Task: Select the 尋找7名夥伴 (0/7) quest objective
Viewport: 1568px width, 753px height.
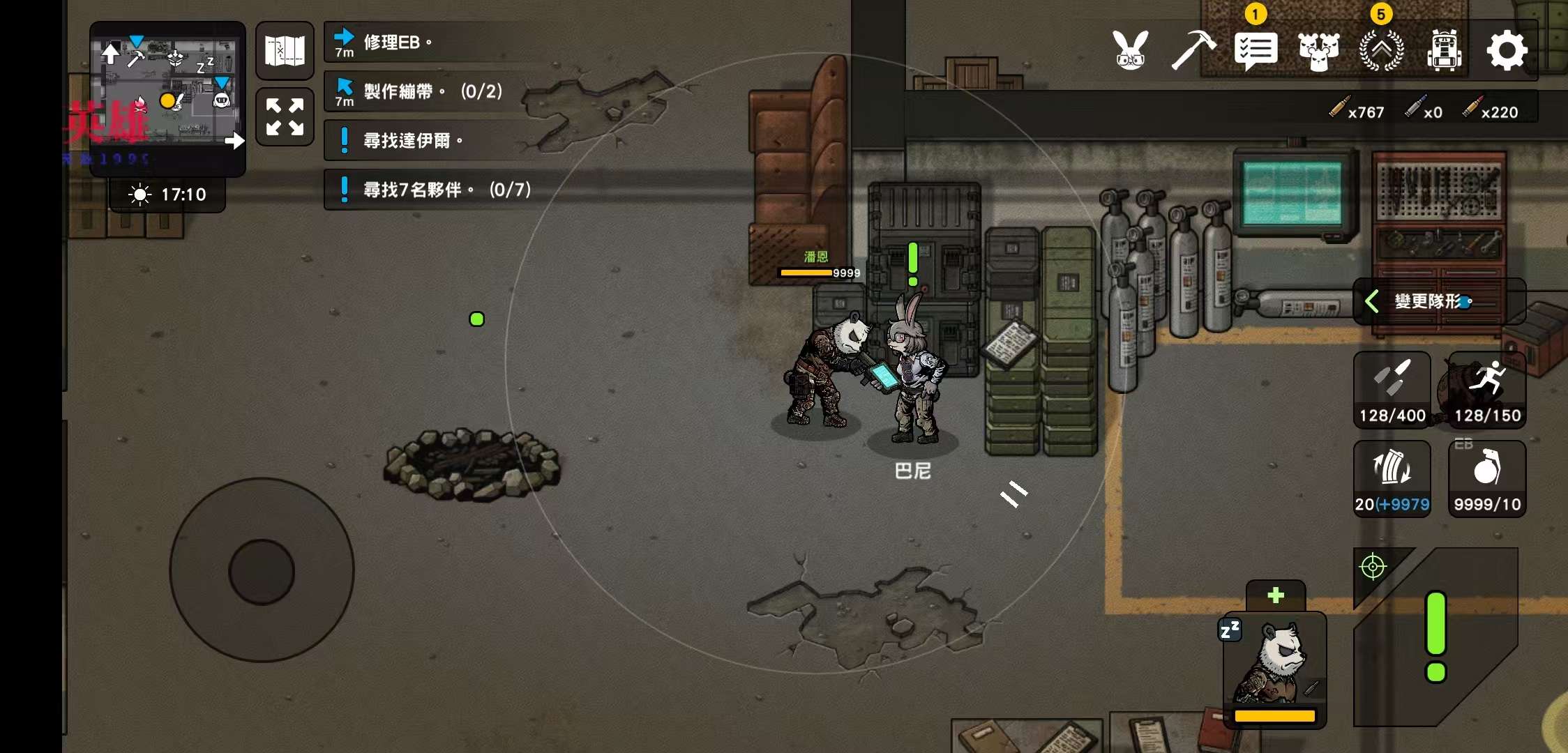Action: point(432,190)
